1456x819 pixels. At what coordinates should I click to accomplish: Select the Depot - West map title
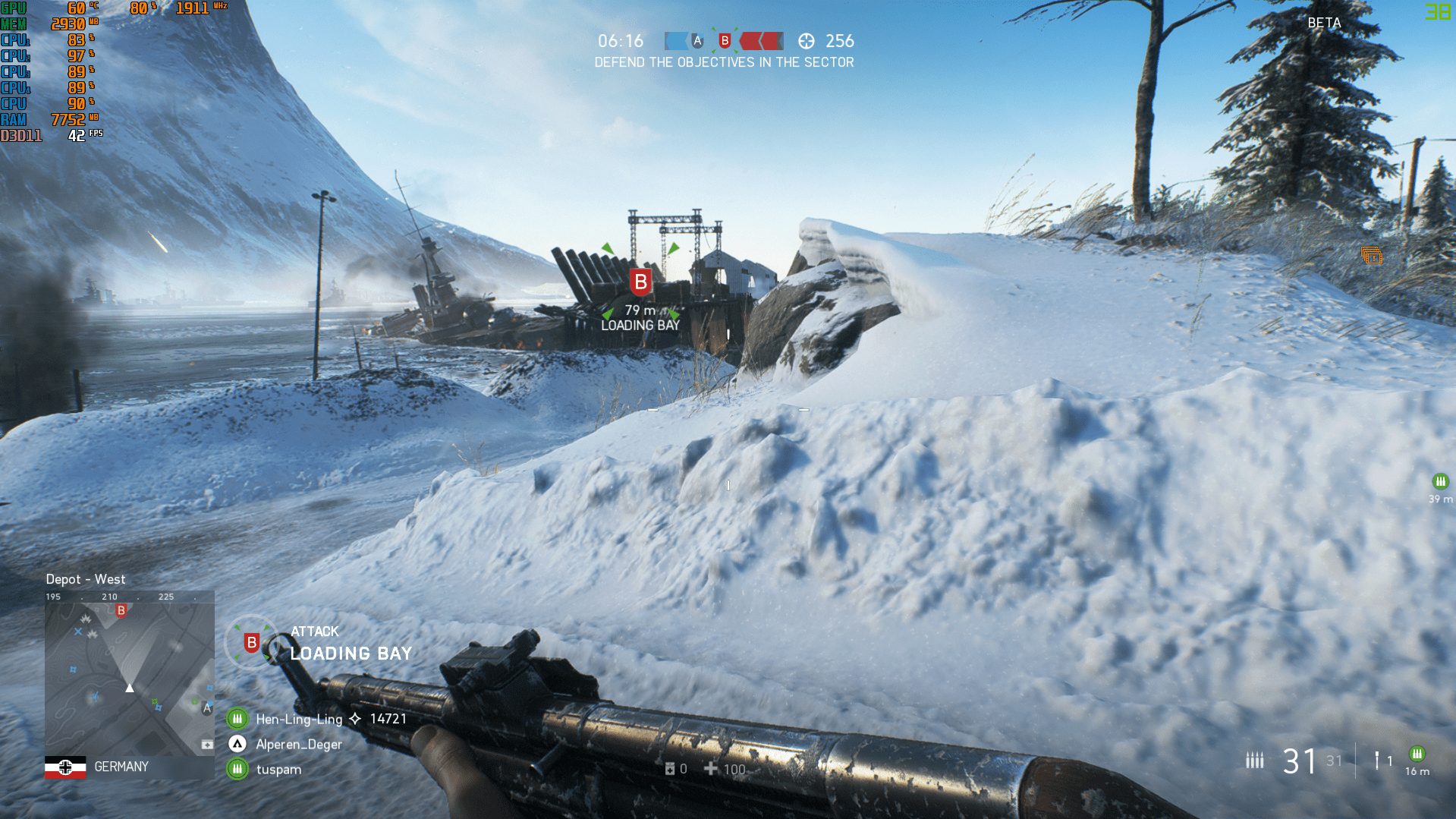[x=86, y=579]
